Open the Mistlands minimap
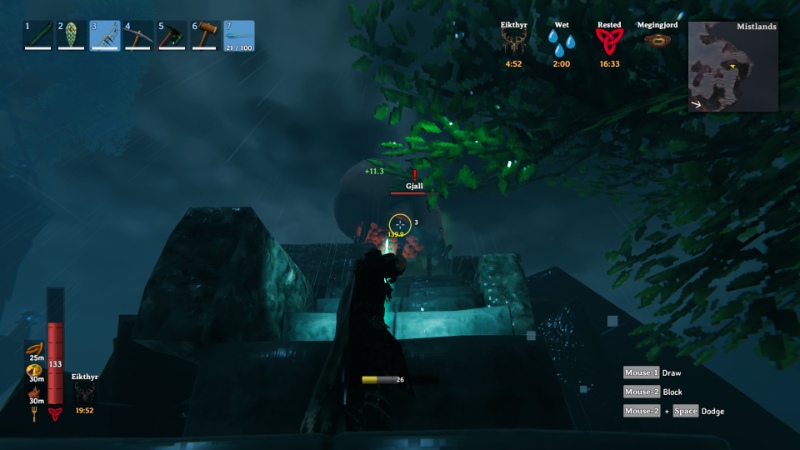Screen dimensions: 800x450 click(732, 66)
